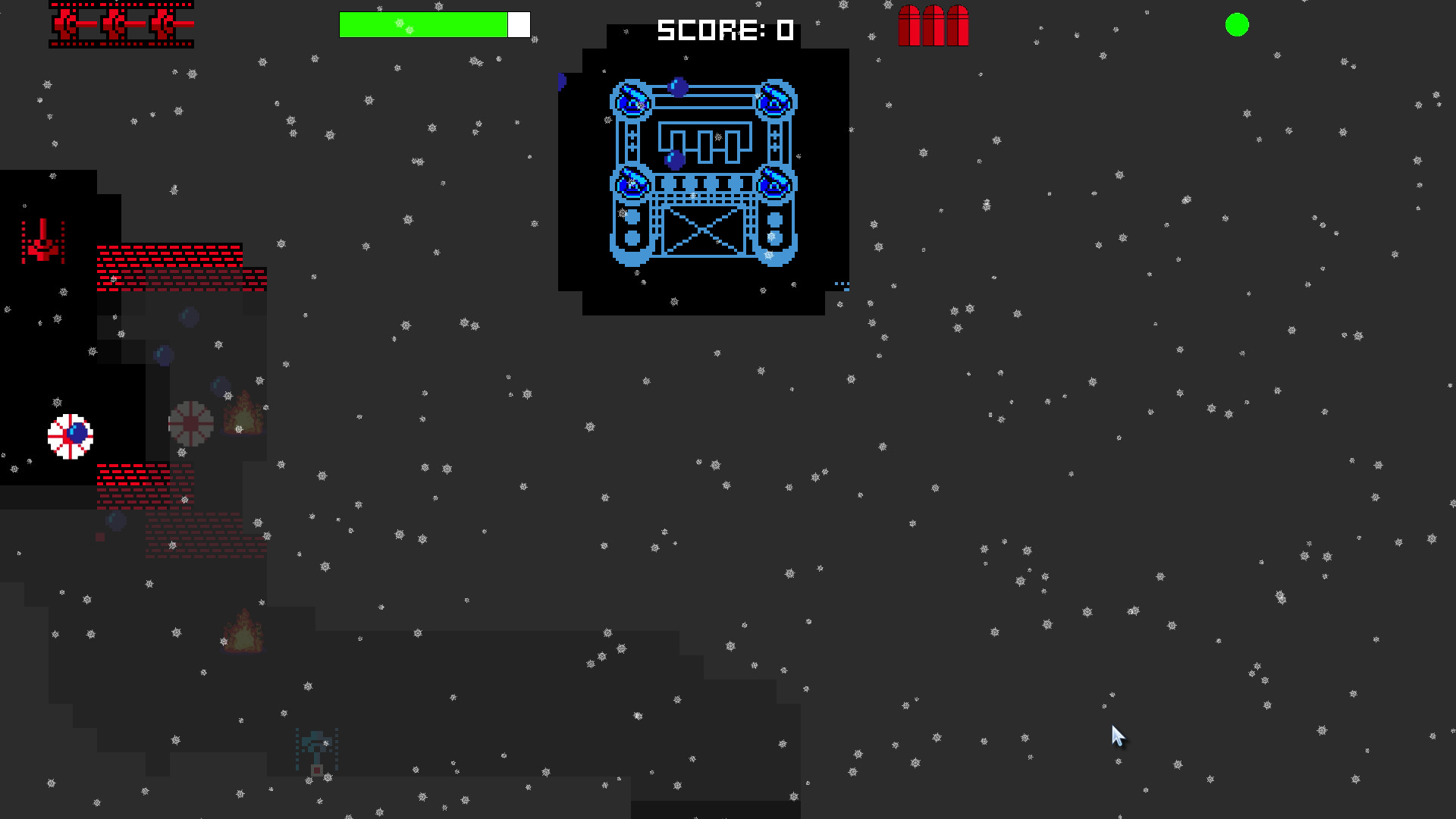Click the green status dot top-right
Viewport: 1456px width, 819px height.
point(1237,26)
